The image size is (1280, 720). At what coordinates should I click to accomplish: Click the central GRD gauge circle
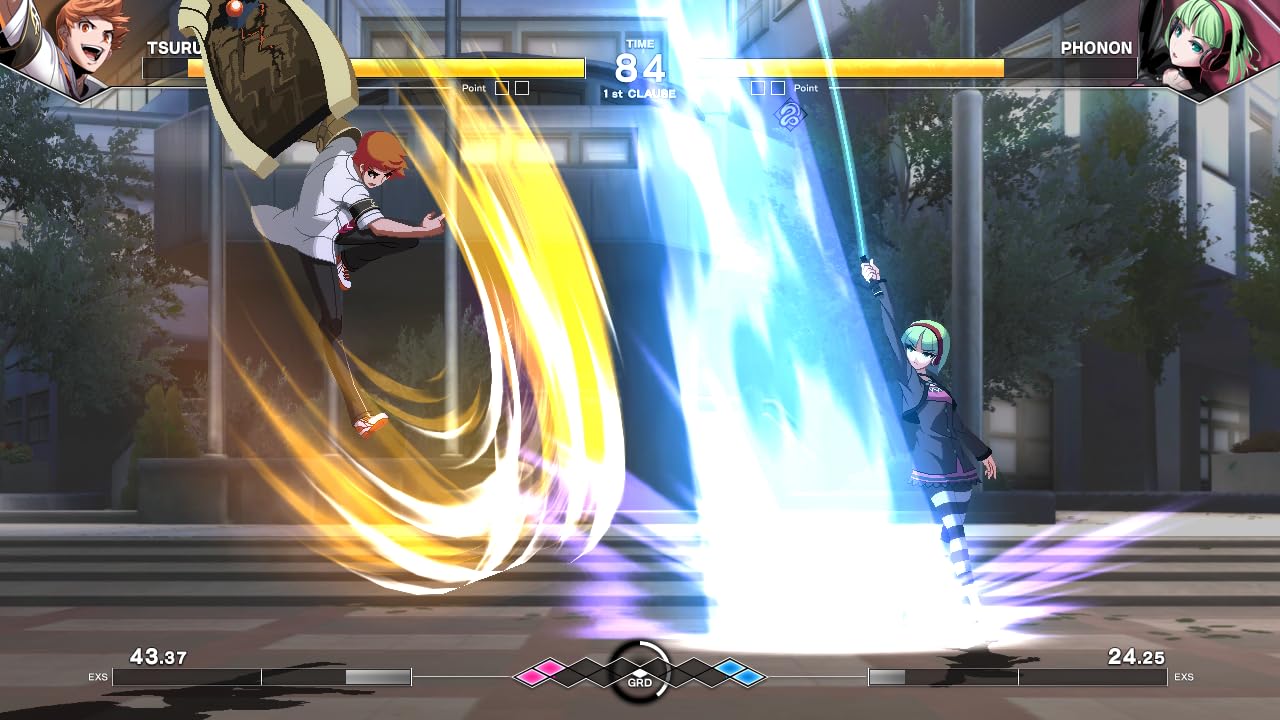coord(640,671)
